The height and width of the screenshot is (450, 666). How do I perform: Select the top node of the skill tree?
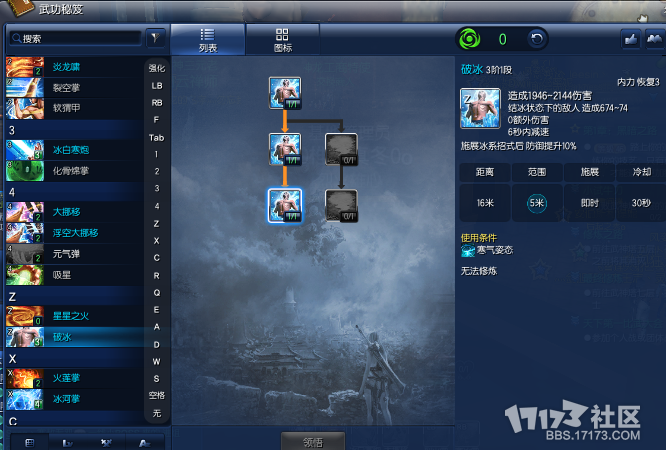(x=285, y=93)
